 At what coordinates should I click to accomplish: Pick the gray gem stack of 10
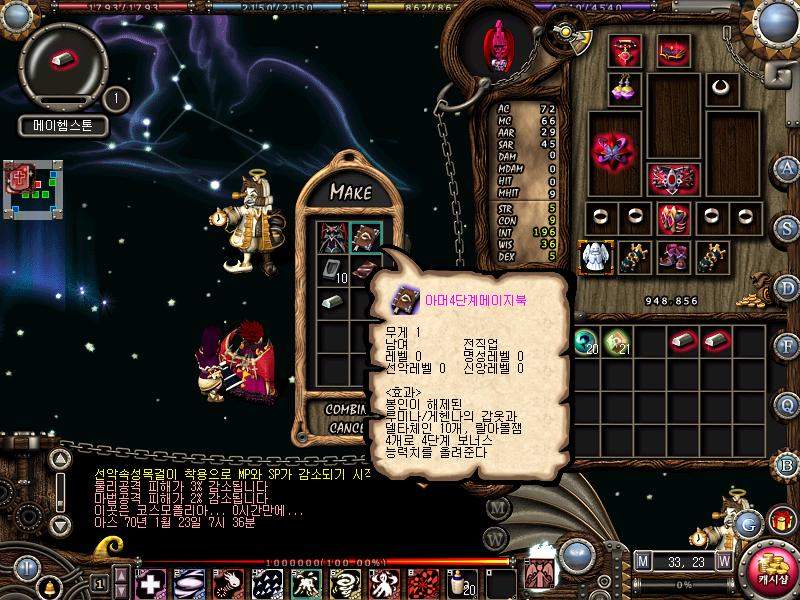(x=331, y=269)
